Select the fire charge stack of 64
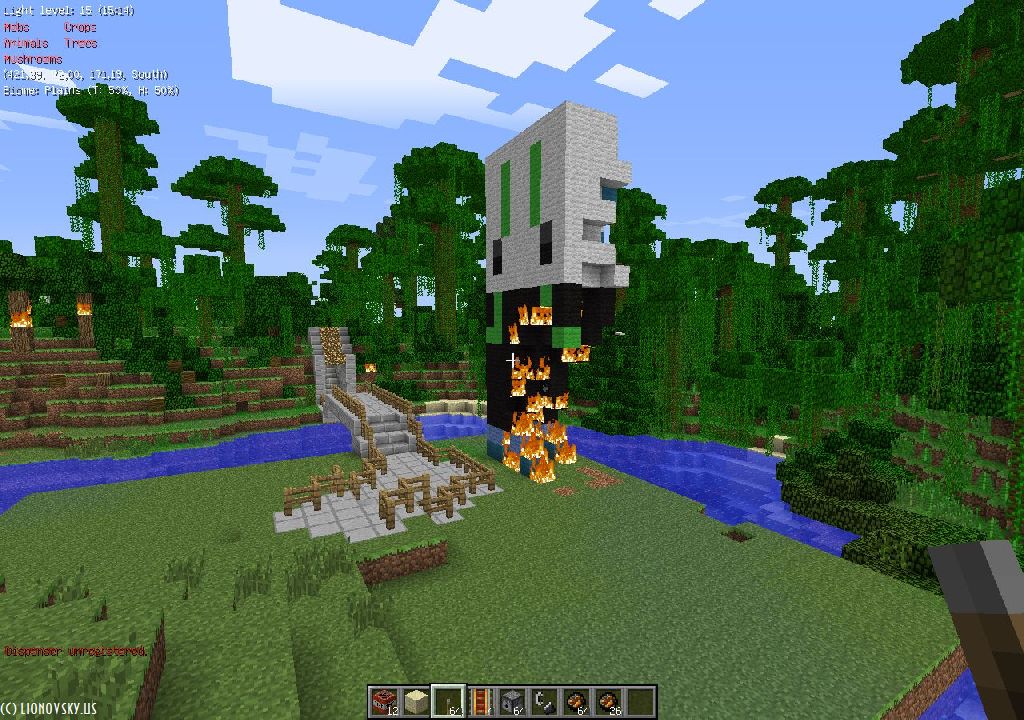The height and width of the screenshot is (720, 1024). pos(576,701)
